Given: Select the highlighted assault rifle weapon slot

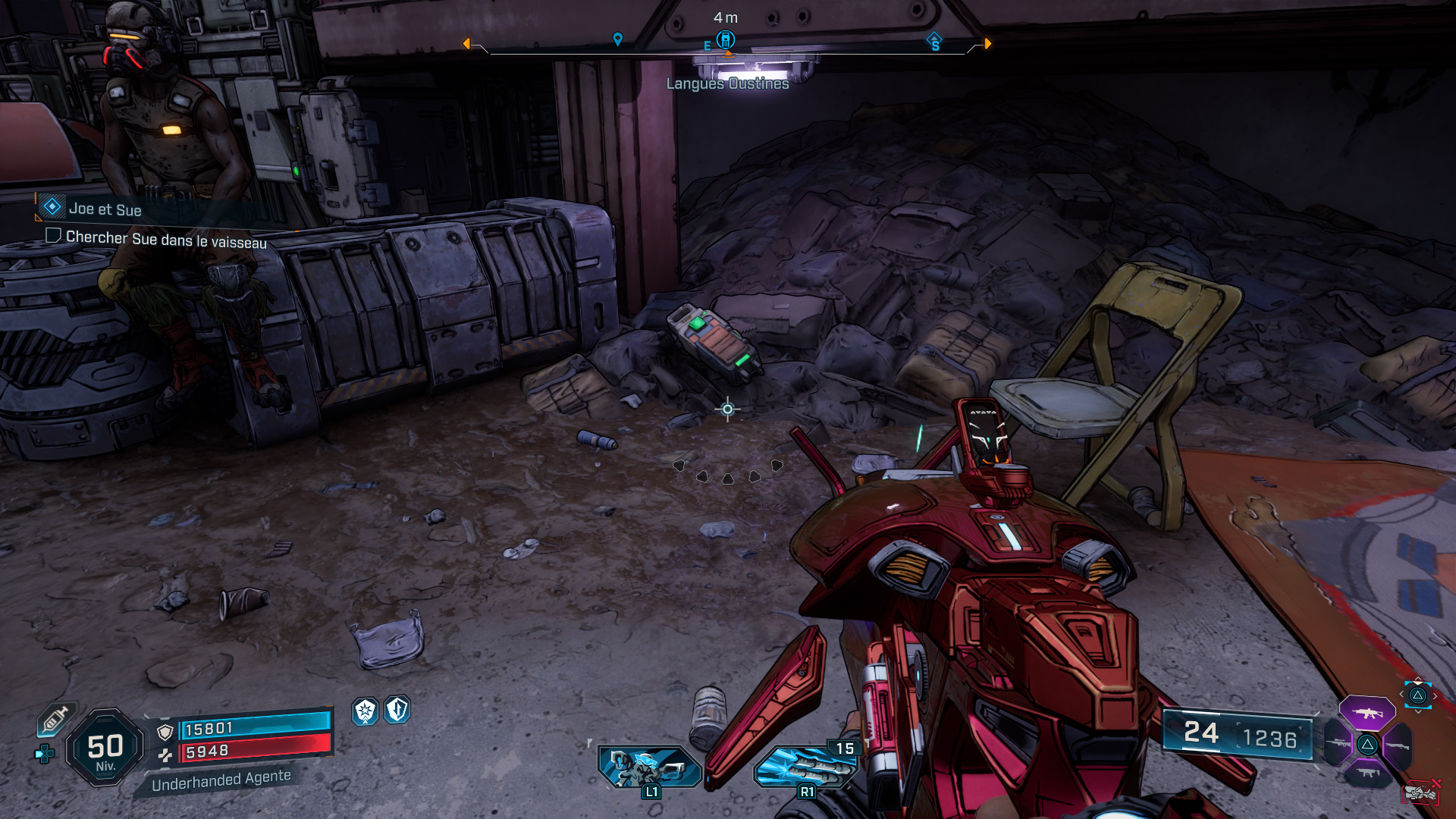Looking at the screenshot, I should pyautogui.click(x=1367, y=714).
